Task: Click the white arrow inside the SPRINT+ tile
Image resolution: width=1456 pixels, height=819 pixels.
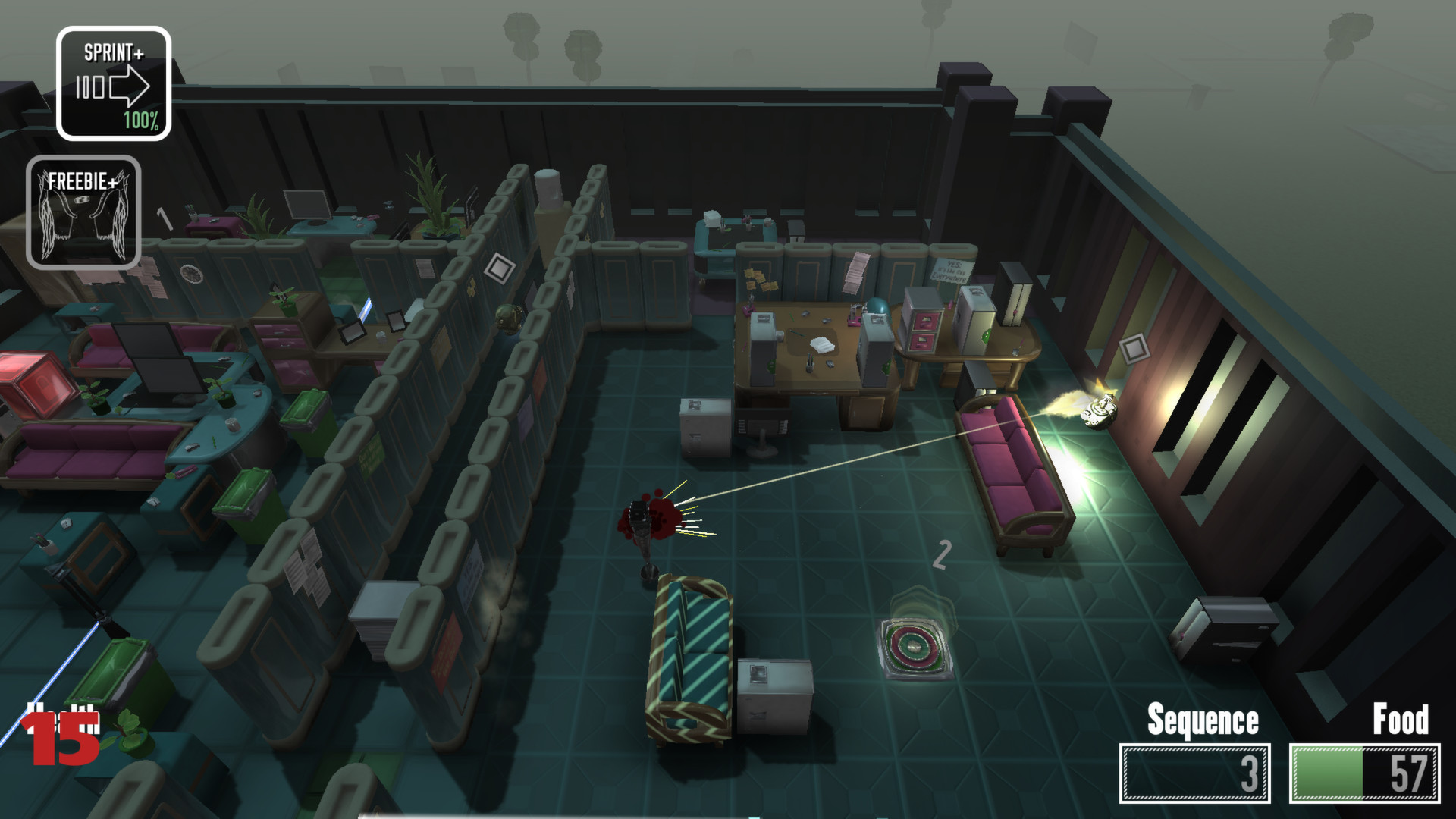Action: click(130, 86)
